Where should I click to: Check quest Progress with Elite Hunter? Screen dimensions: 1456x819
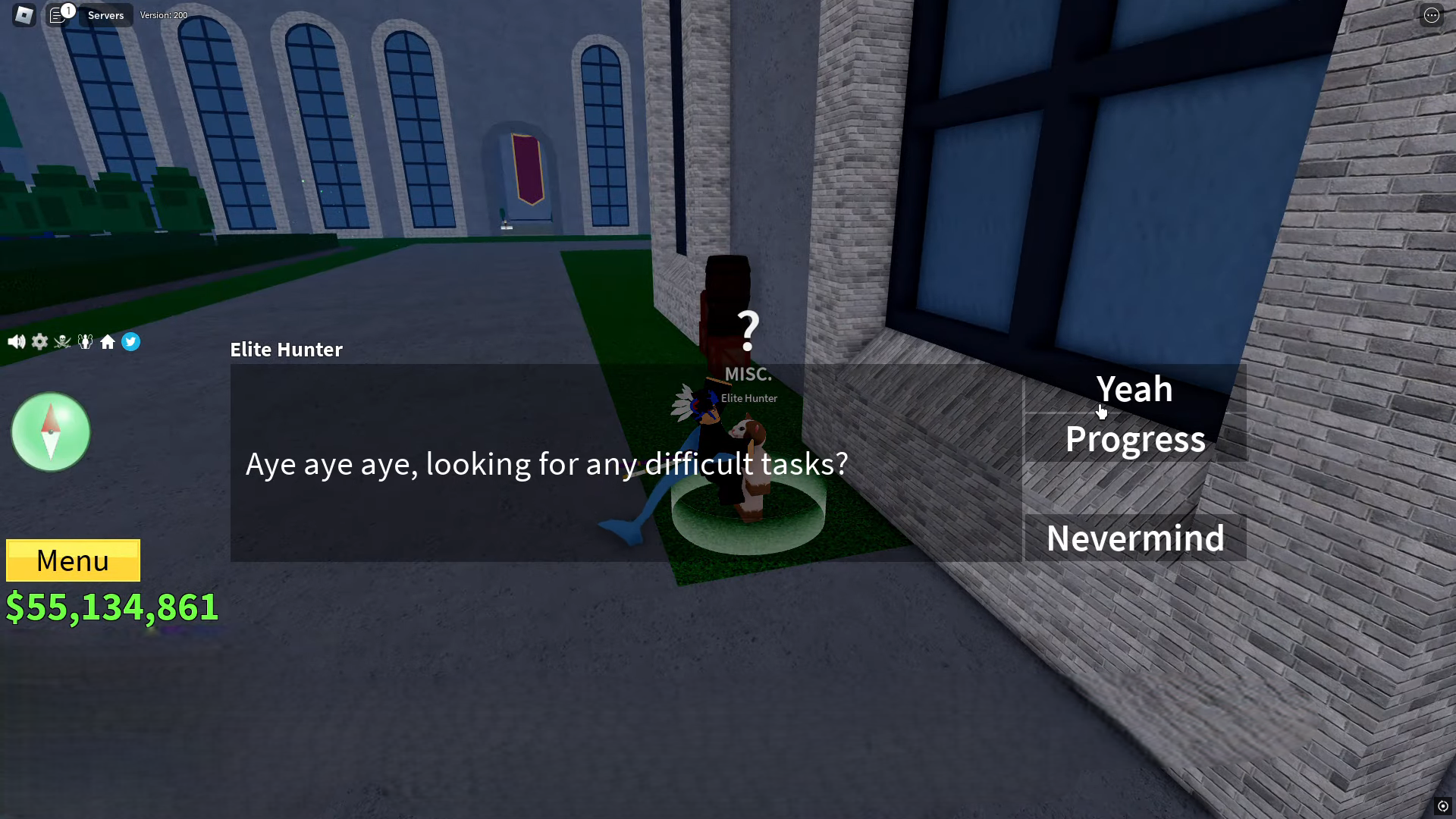point(1134,438)
